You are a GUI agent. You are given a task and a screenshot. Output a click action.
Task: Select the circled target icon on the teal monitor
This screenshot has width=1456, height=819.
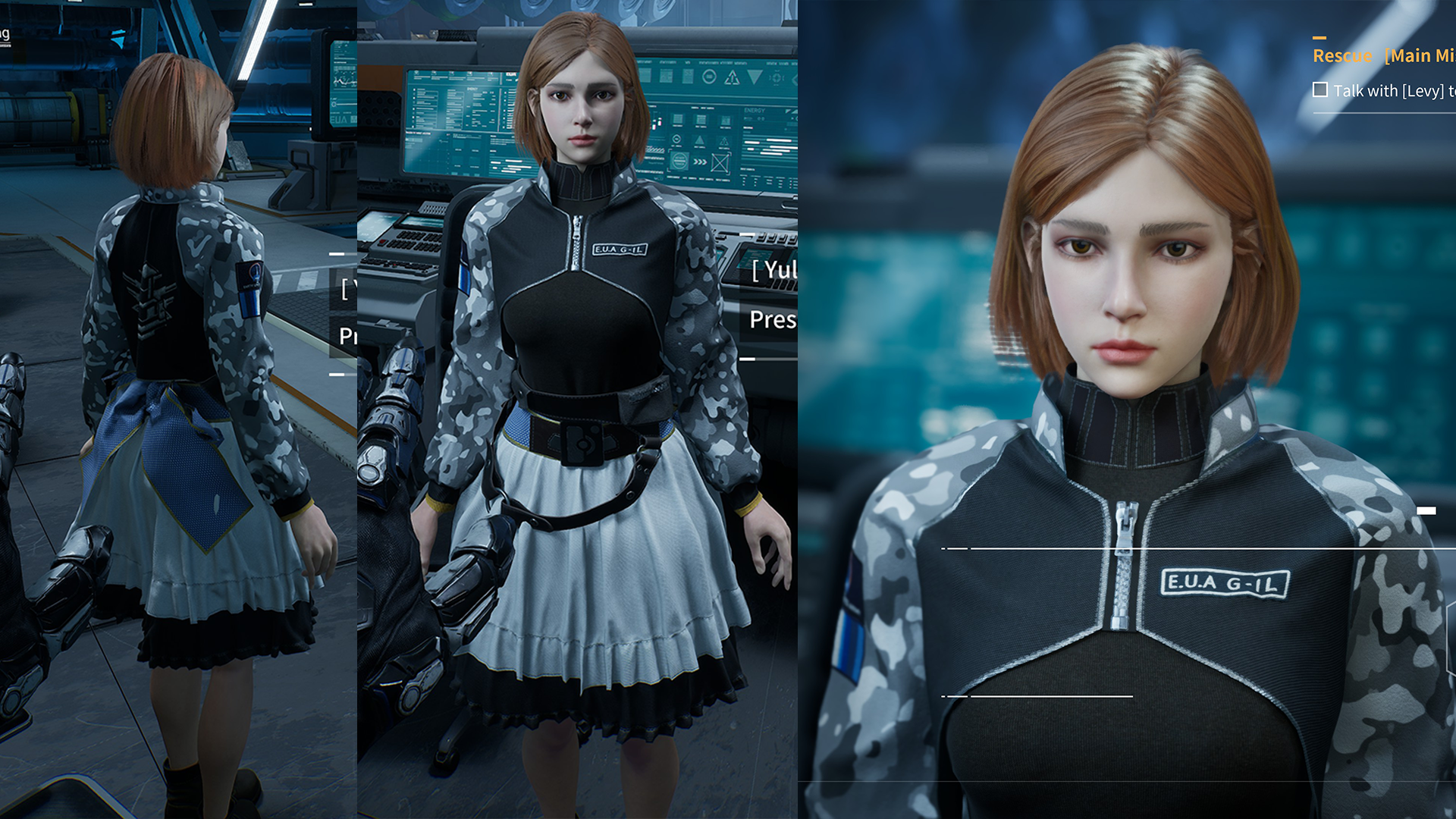tap(709, 77)
